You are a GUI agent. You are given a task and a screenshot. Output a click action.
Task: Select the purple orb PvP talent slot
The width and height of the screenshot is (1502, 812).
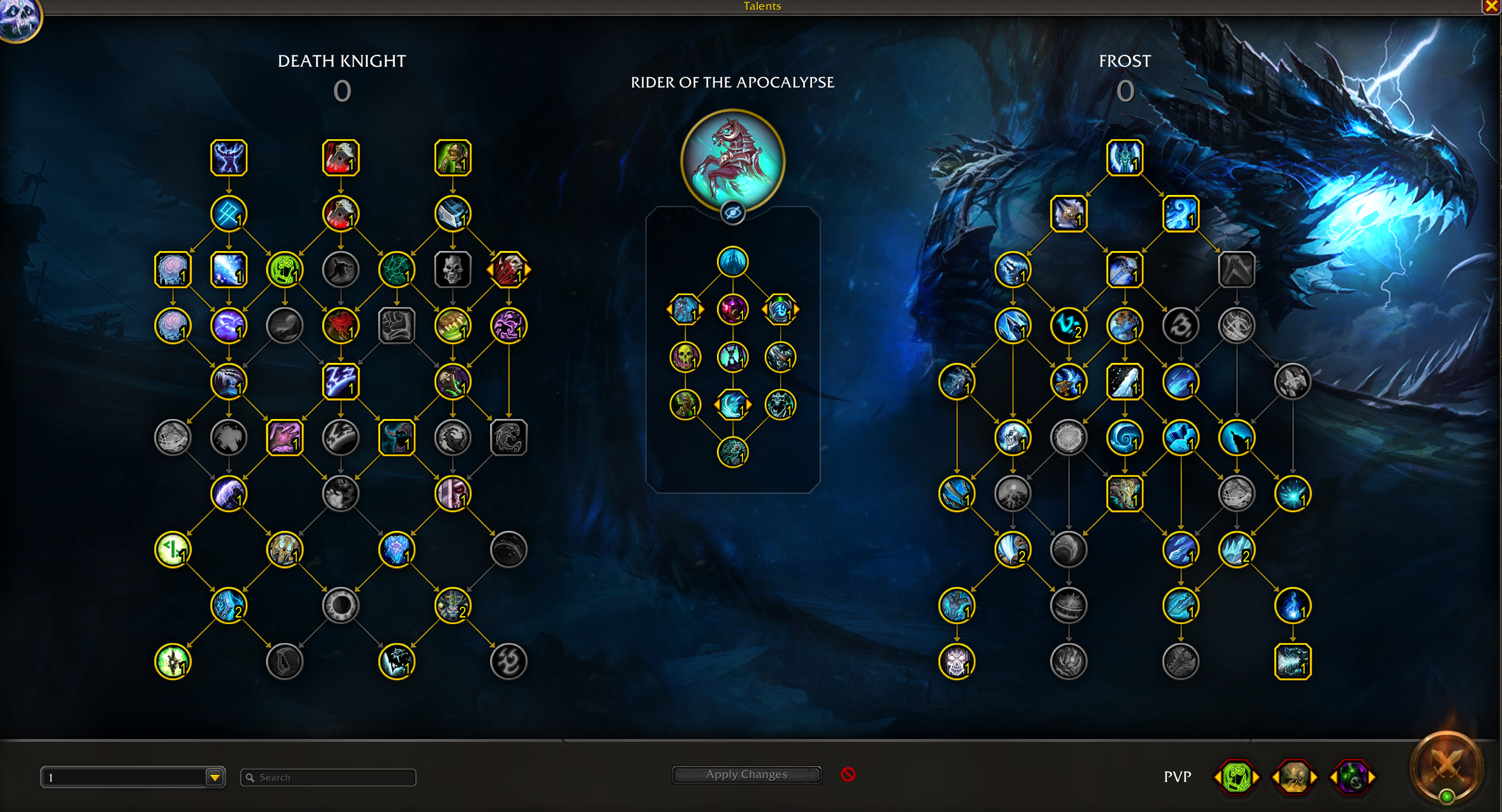pos(1352,777)
